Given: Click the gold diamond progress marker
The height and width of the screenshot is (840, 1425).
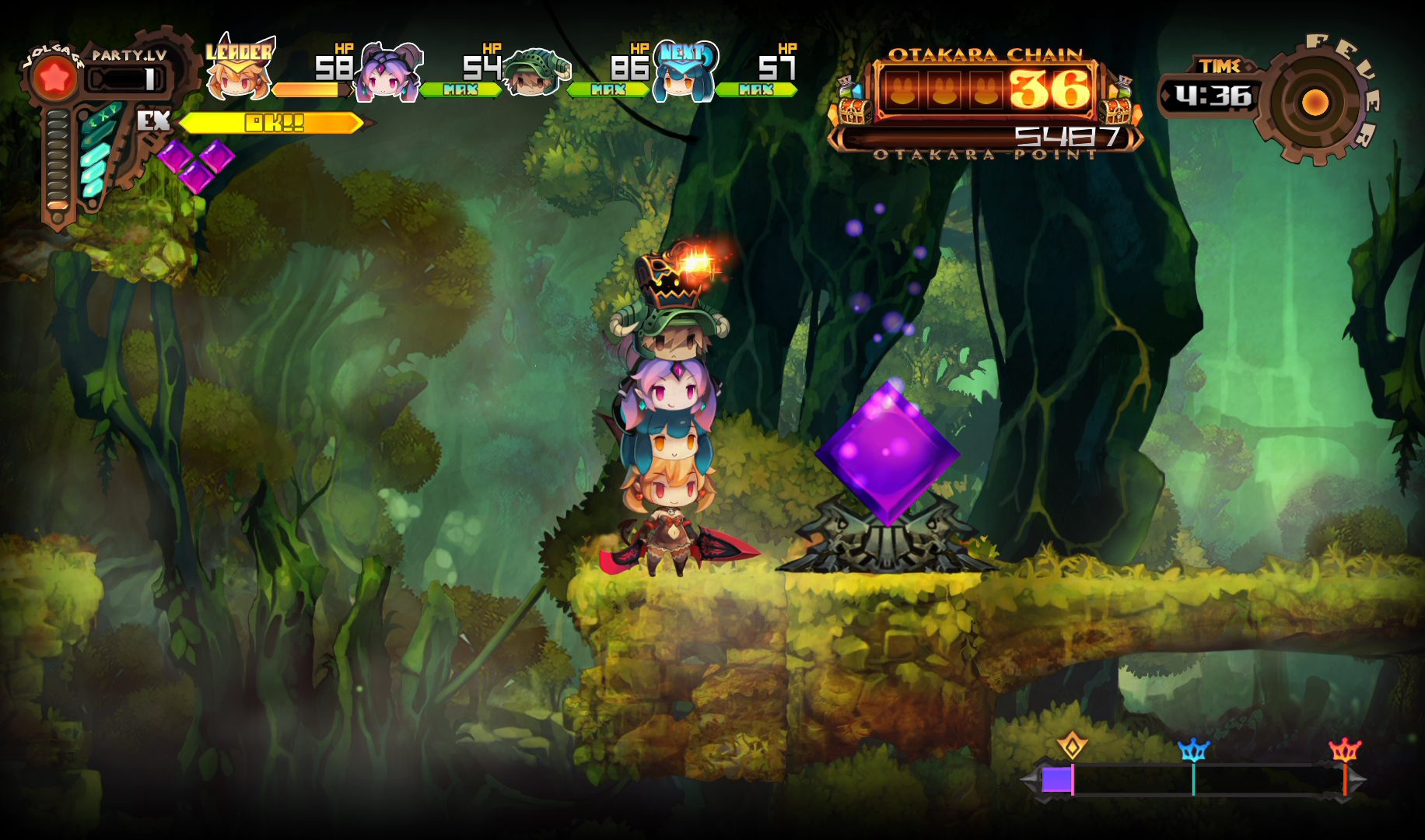Looking at the screenshot, I should [x=1072, y=746].
